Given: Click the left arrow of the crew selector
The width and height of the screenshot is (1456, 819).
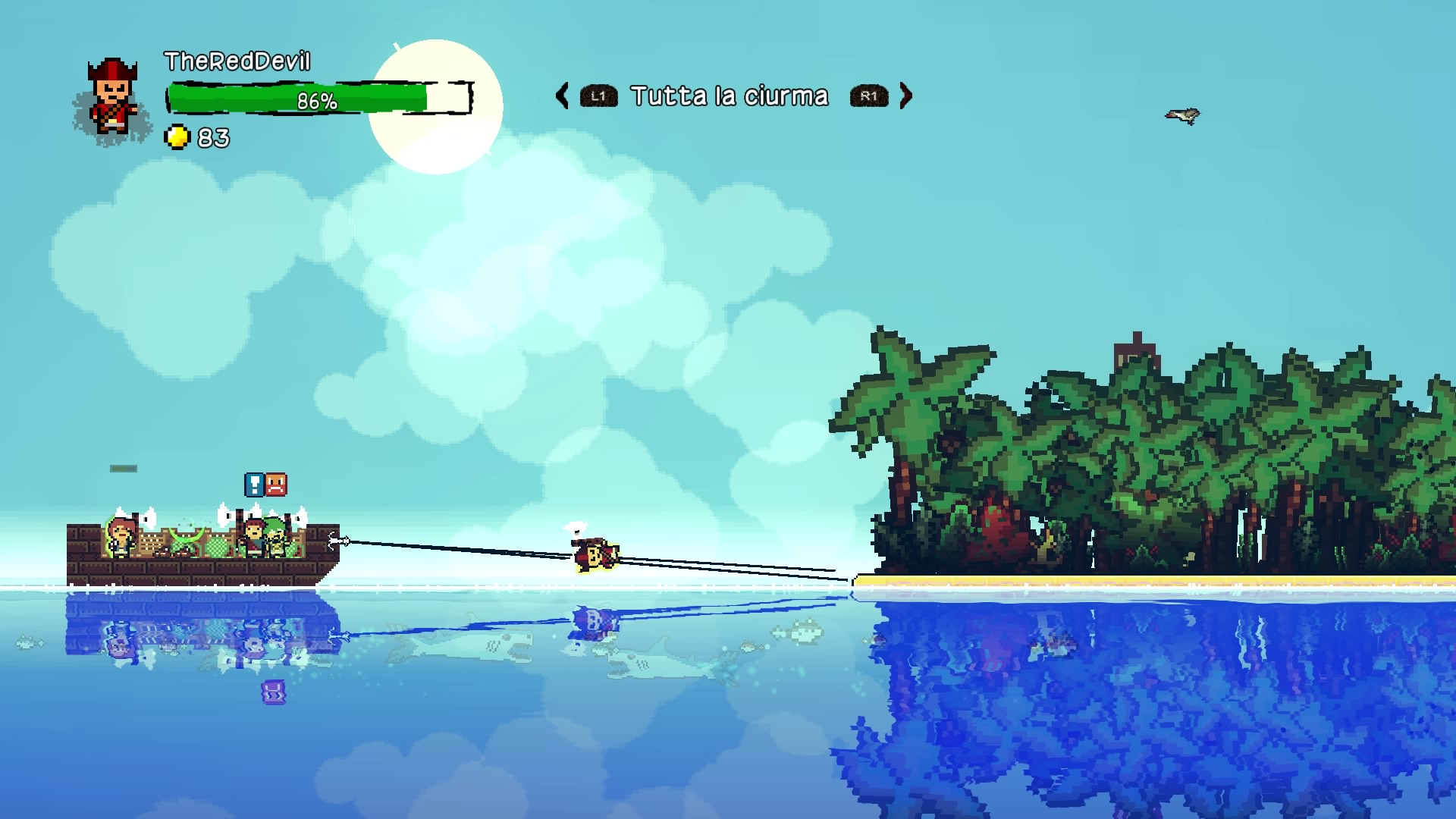Looking at the screenshot, I should pyautogui.click(x=562, y=96).
